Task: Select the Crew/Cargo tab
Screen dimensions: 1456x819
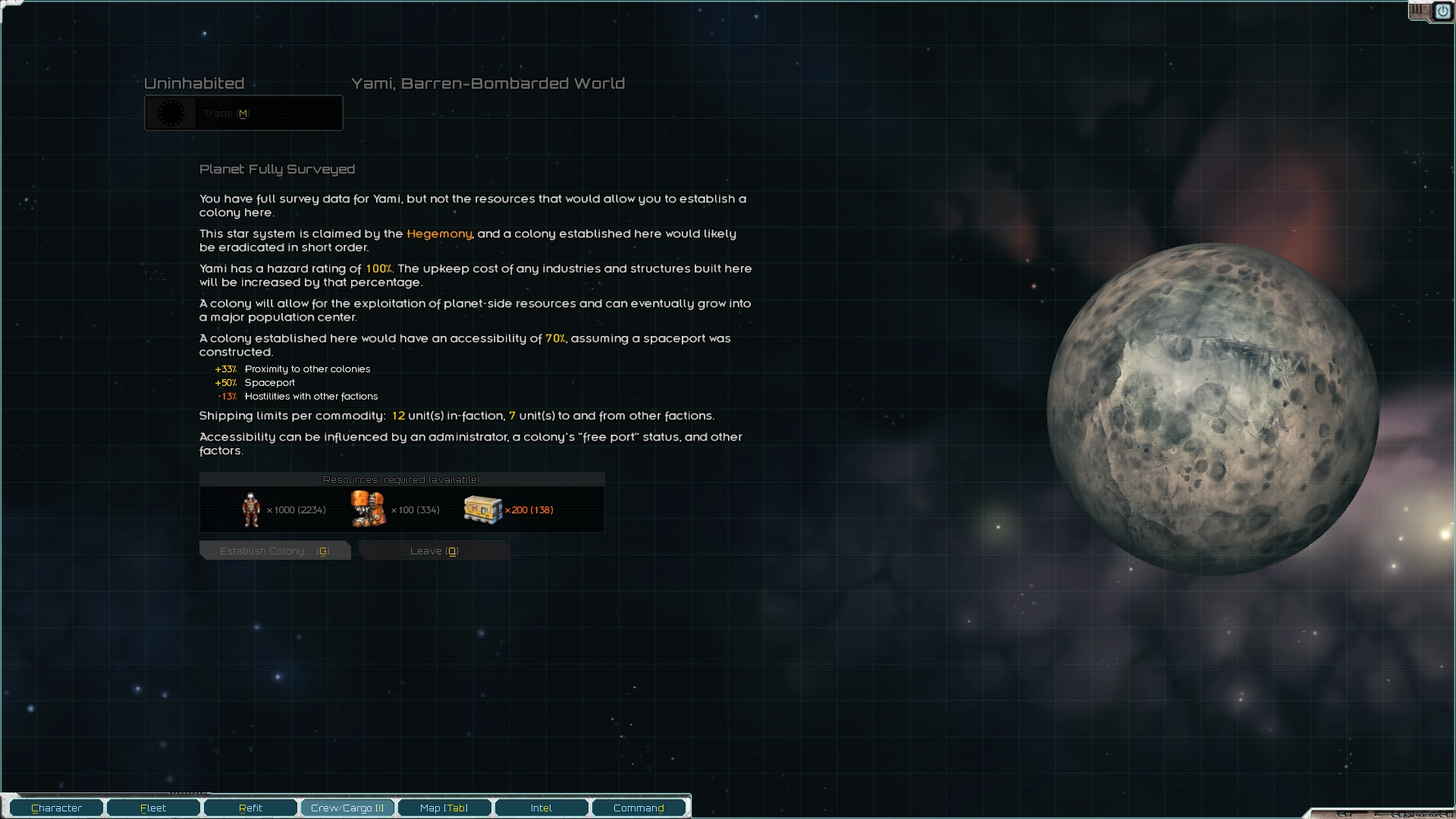Action: coord(347,808)
